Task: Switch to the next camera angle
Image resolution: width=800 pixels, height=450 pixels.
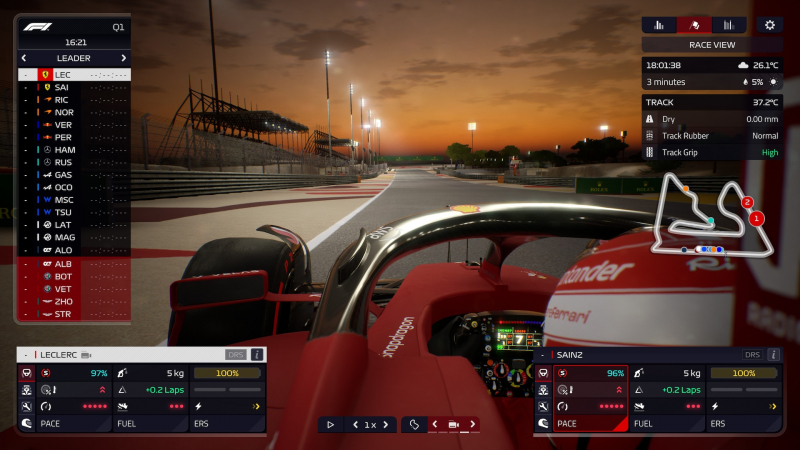Action: click(472, 425)
